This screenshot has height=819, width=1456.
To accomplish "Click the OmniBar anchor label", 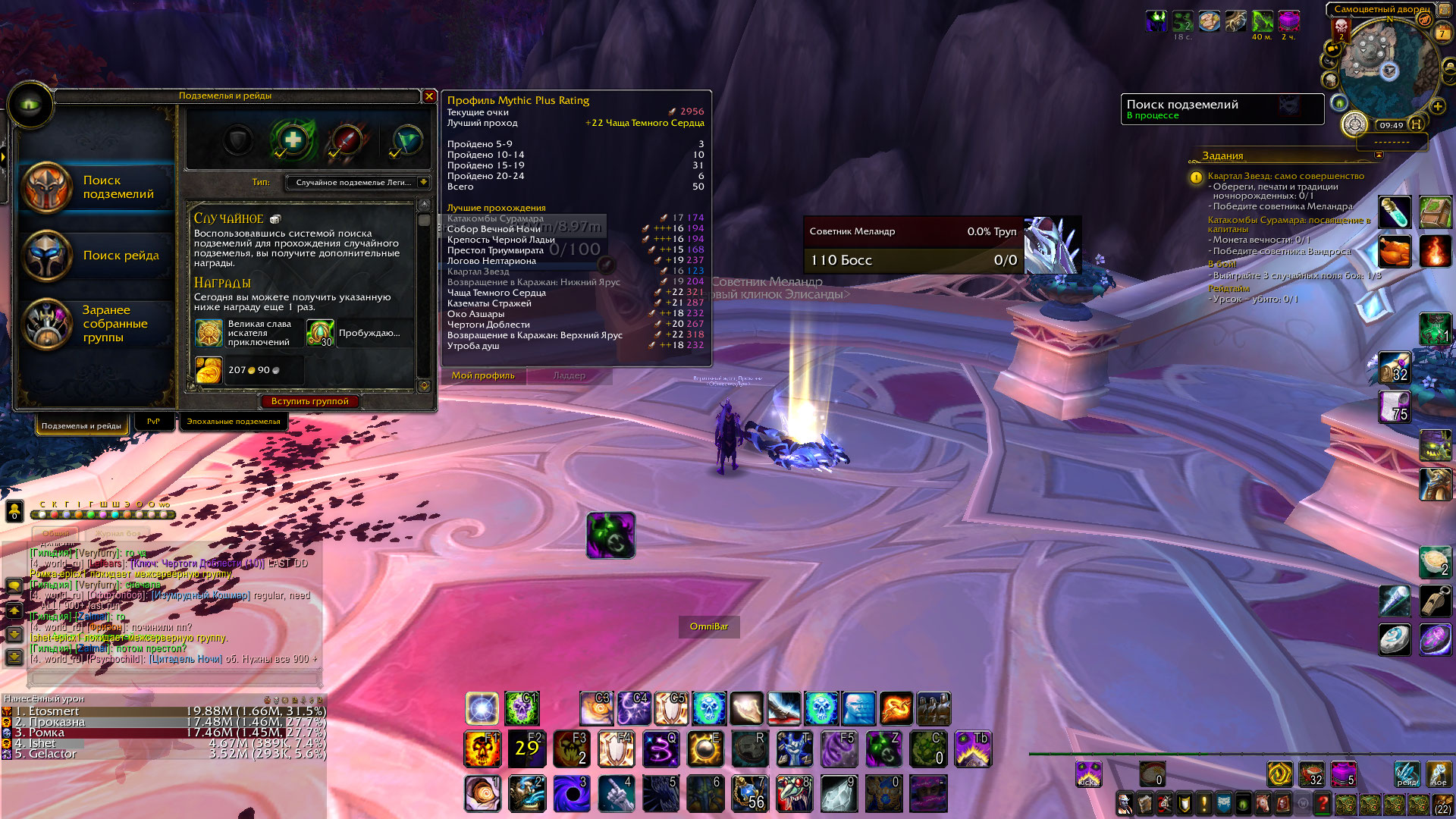I will click(709, 626).
